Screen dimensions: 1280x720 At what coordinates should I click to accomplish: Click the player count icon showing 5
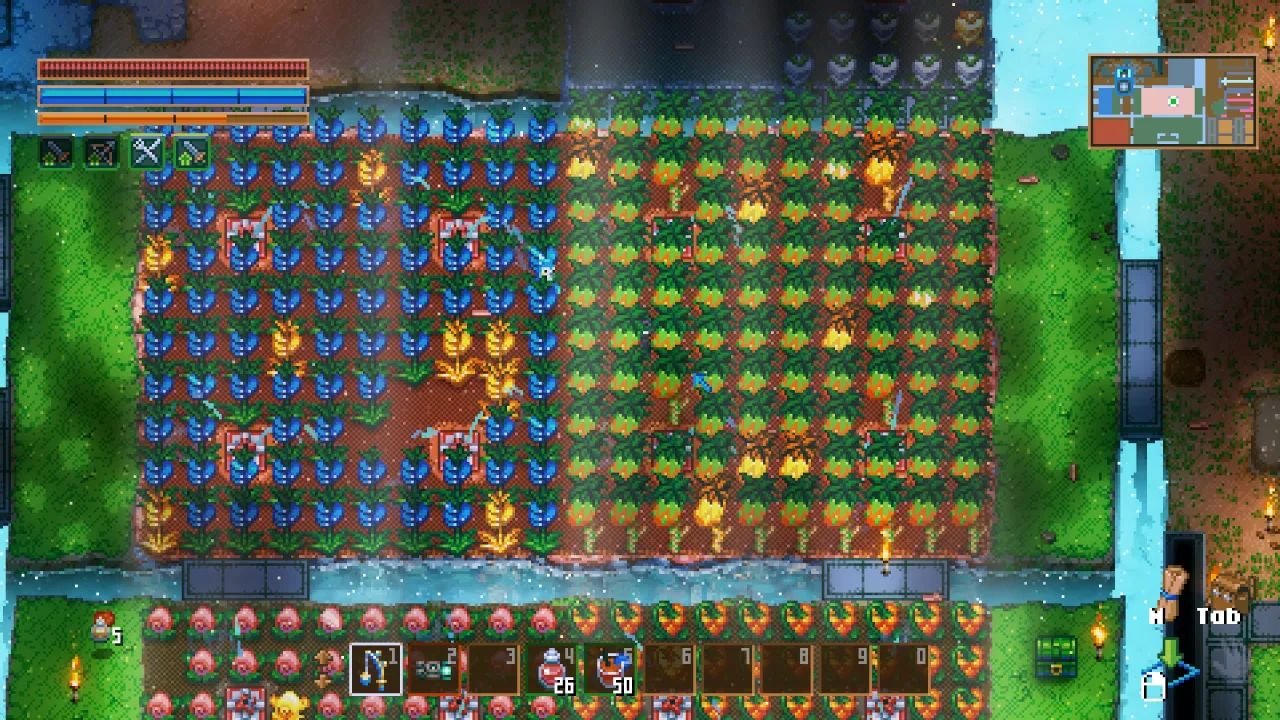(x=104, y=630)
